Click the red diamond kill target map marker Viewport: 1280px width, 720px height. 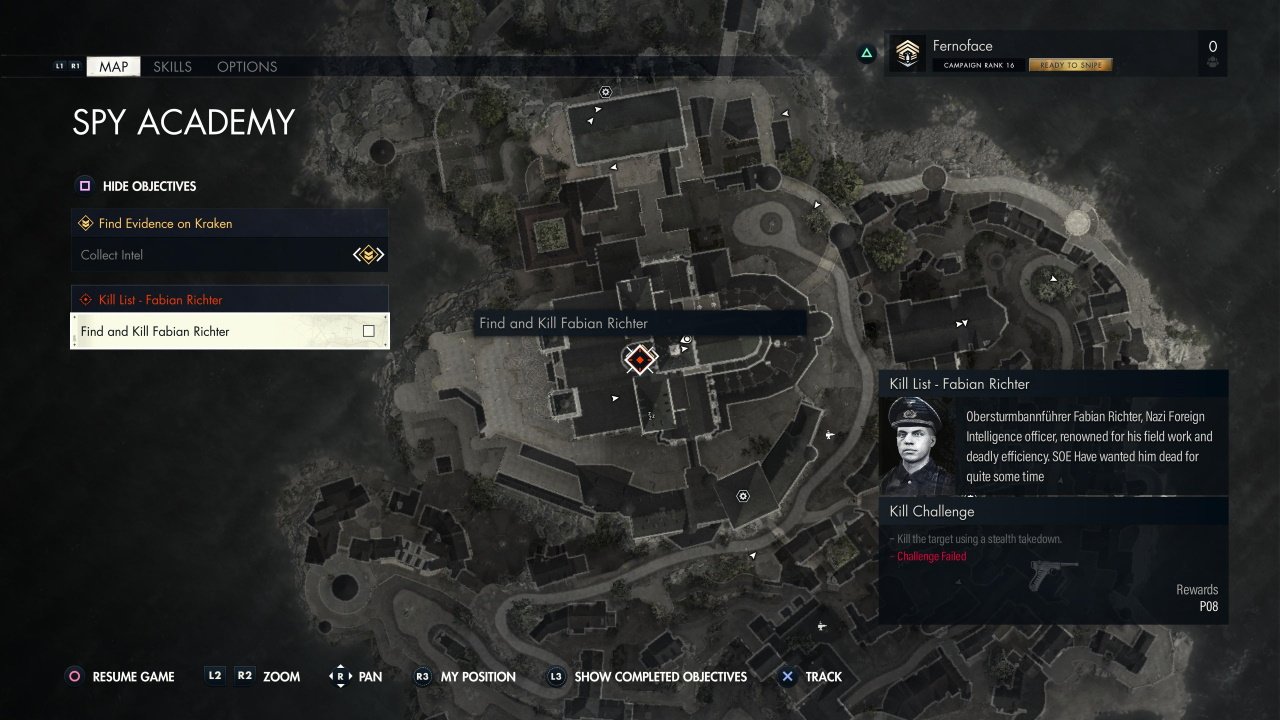pyautogui.click(x=640, y=359)
